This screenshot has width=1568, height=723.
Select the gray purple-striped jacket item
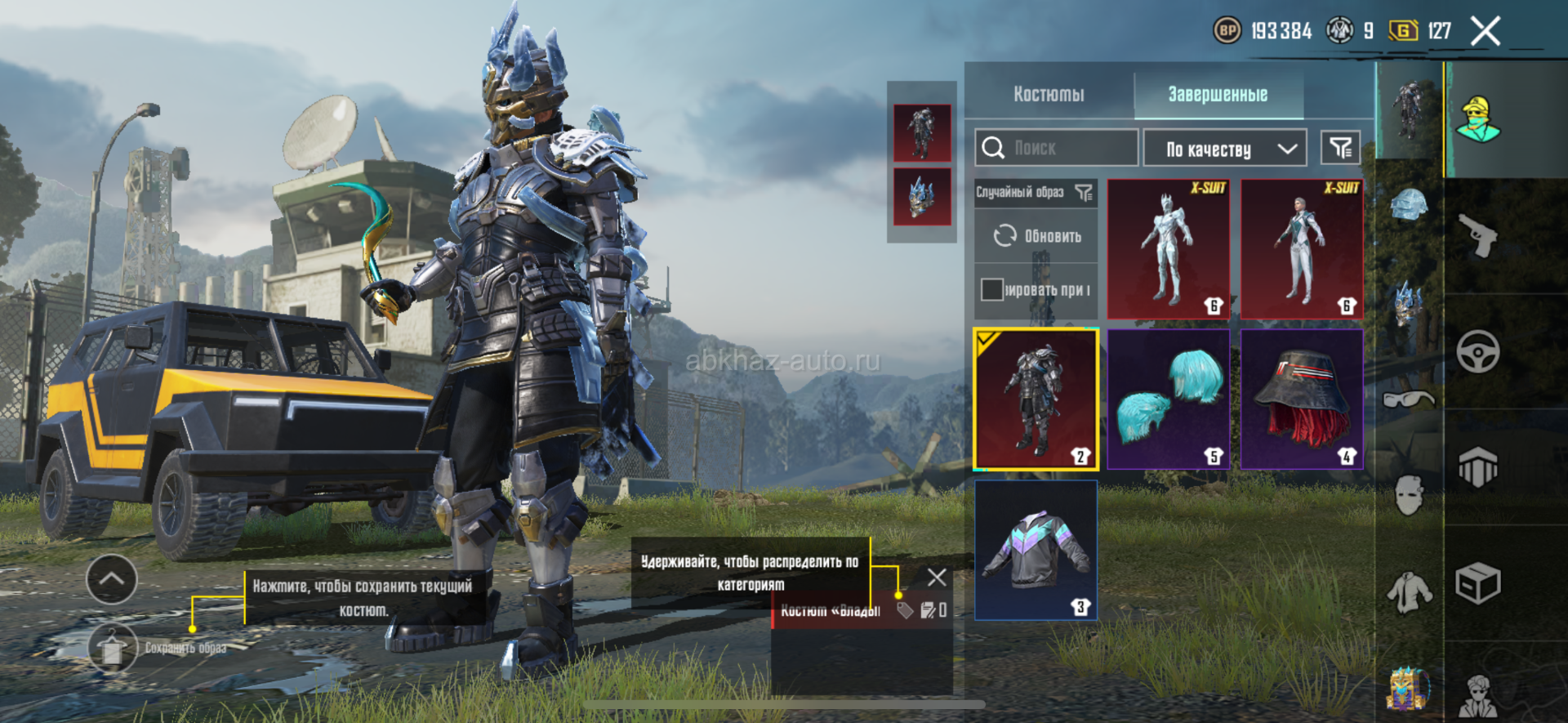coord(1036,550)
